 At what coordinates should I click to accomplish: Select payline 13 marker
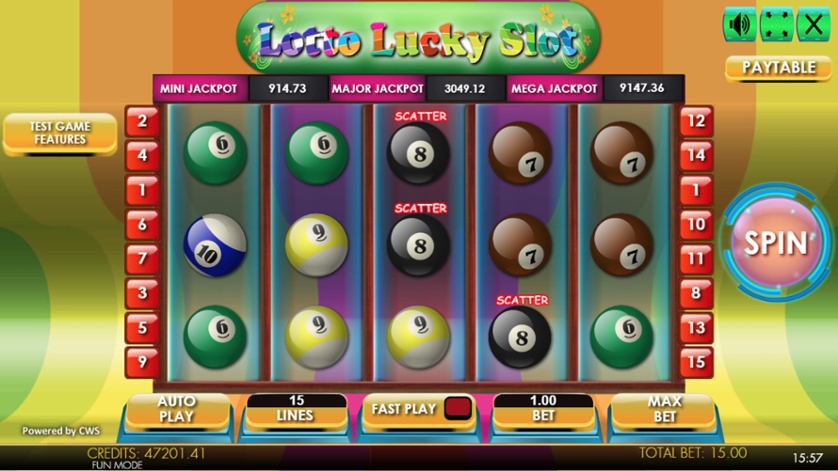696,327
